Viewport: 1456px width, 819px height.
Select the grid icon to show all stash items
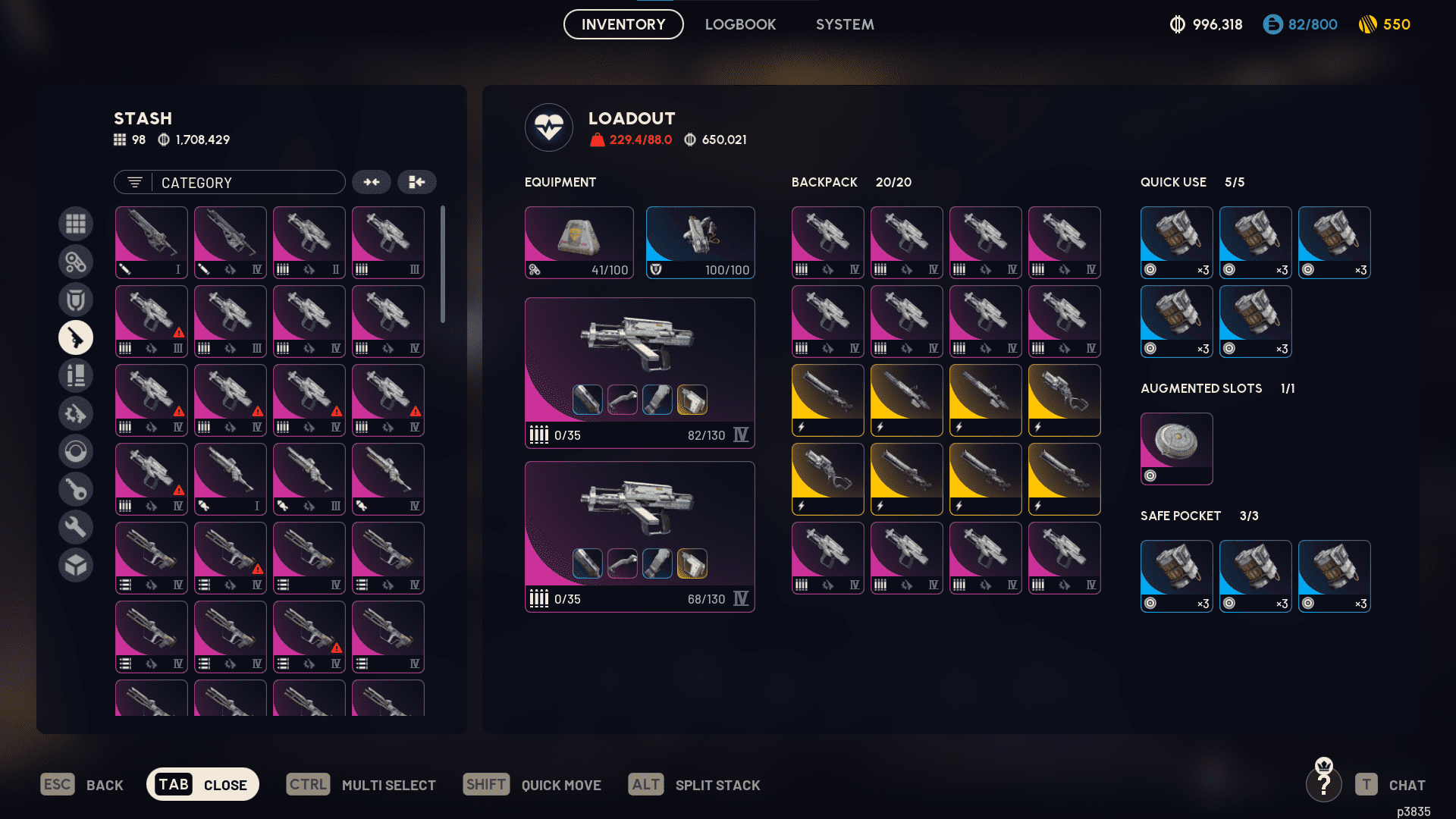(x=76, y=224)
